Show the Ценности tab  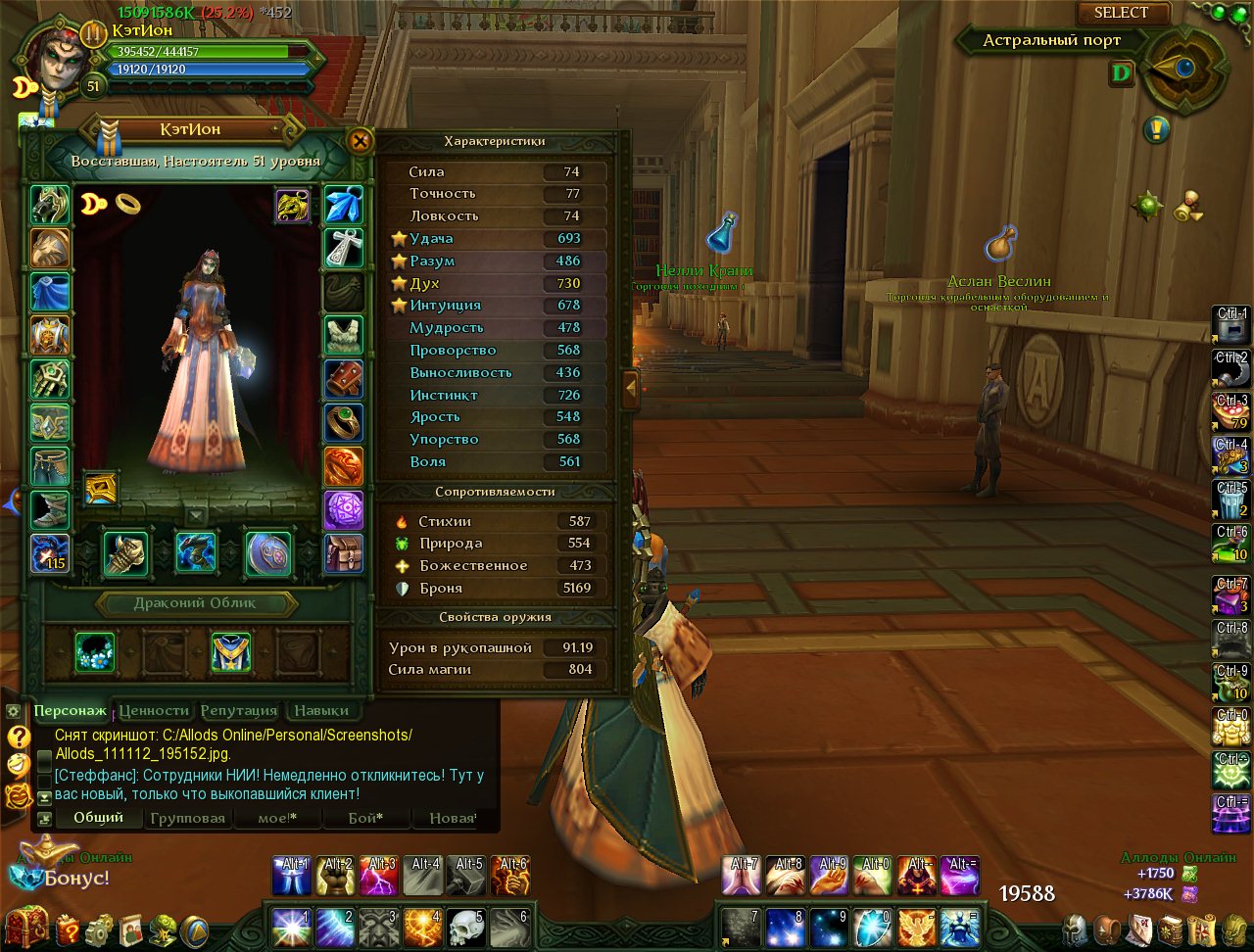pyautogui.click(x=154, y=710)
